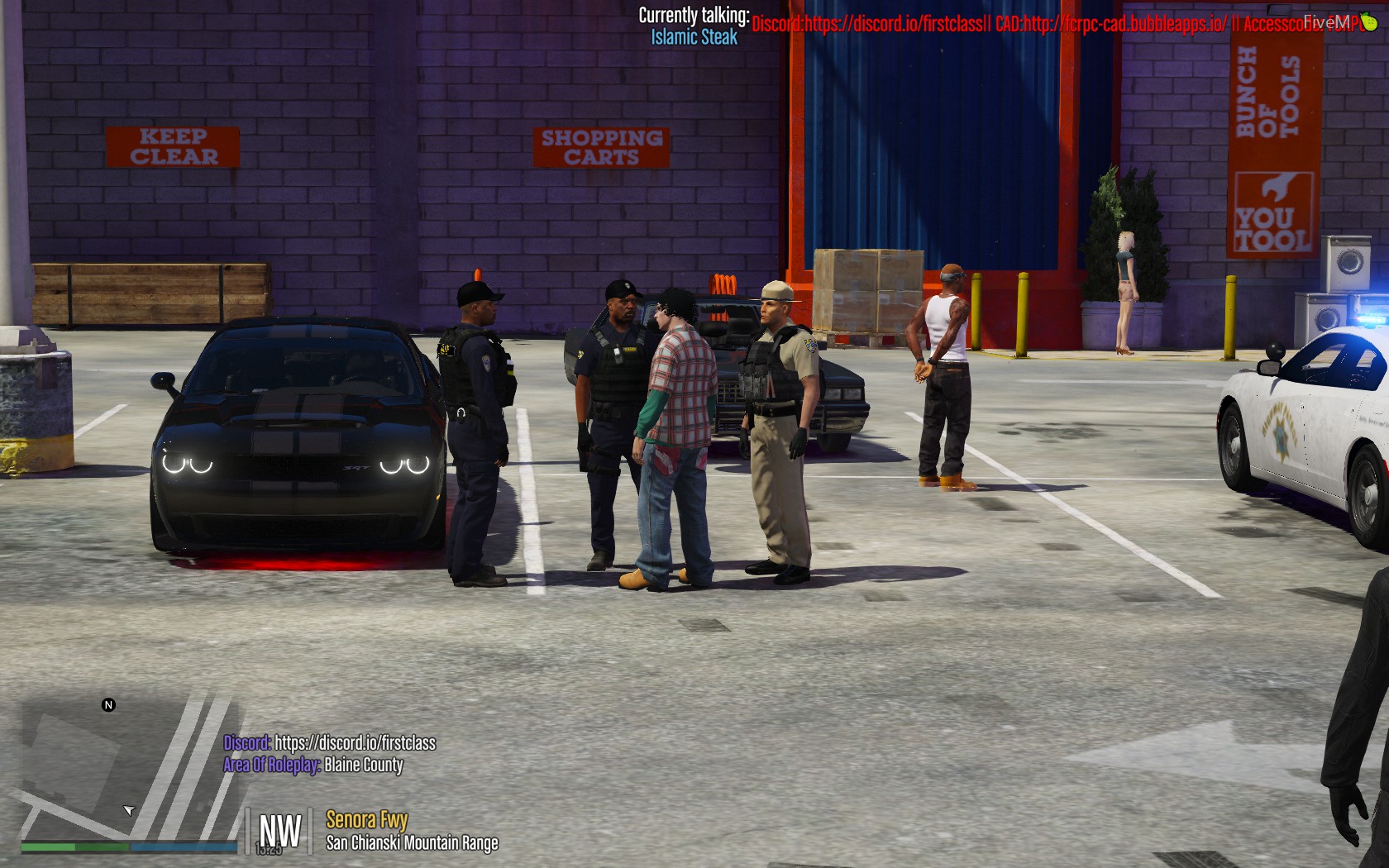This screenshot has width=1389, height=868.
Task: Click the San Chianski Mountain Range subtitle
Action: [413, 843]
